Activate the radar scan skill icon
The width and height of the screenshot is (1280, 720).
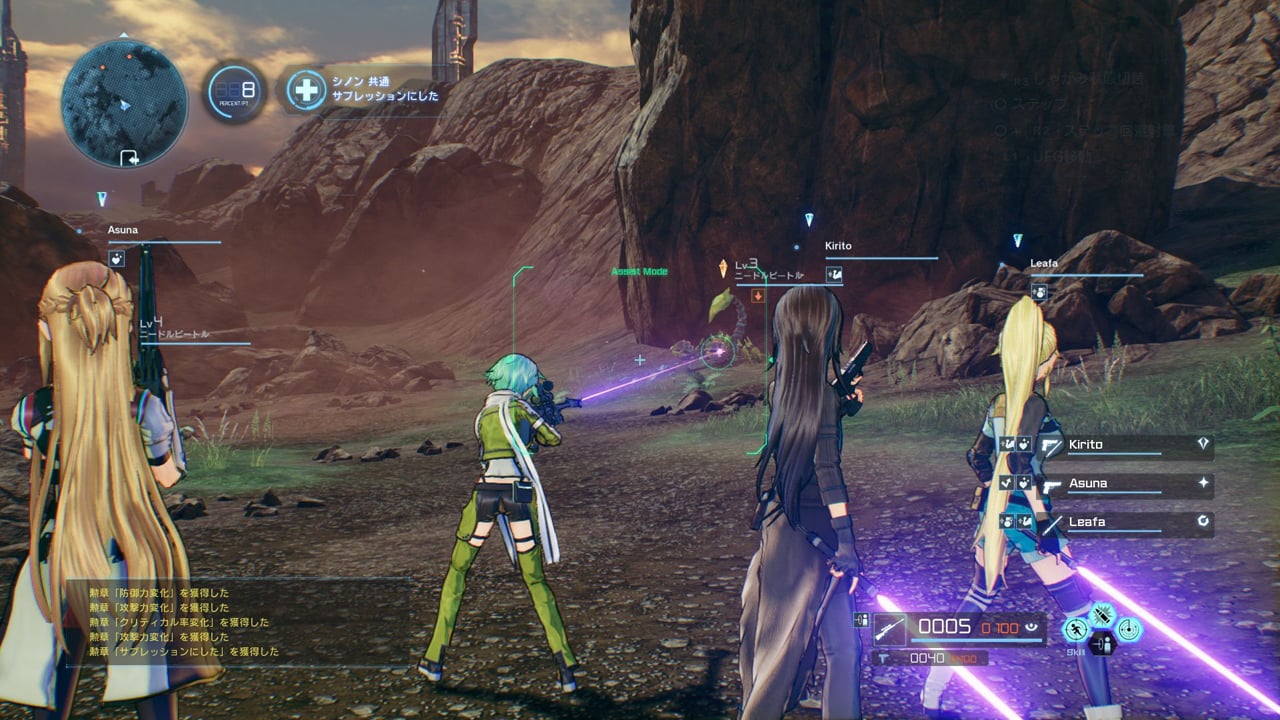tap(1129, 629)
